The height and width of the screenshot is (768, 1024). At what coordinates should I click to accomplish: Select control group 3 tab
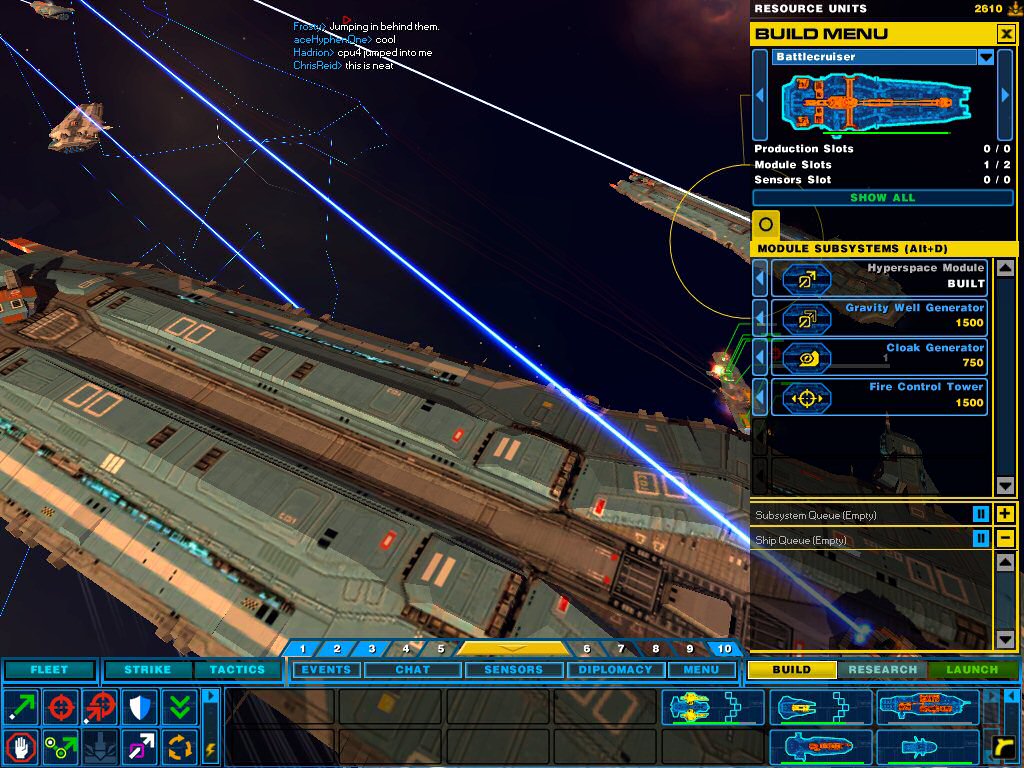coord(371,649)
